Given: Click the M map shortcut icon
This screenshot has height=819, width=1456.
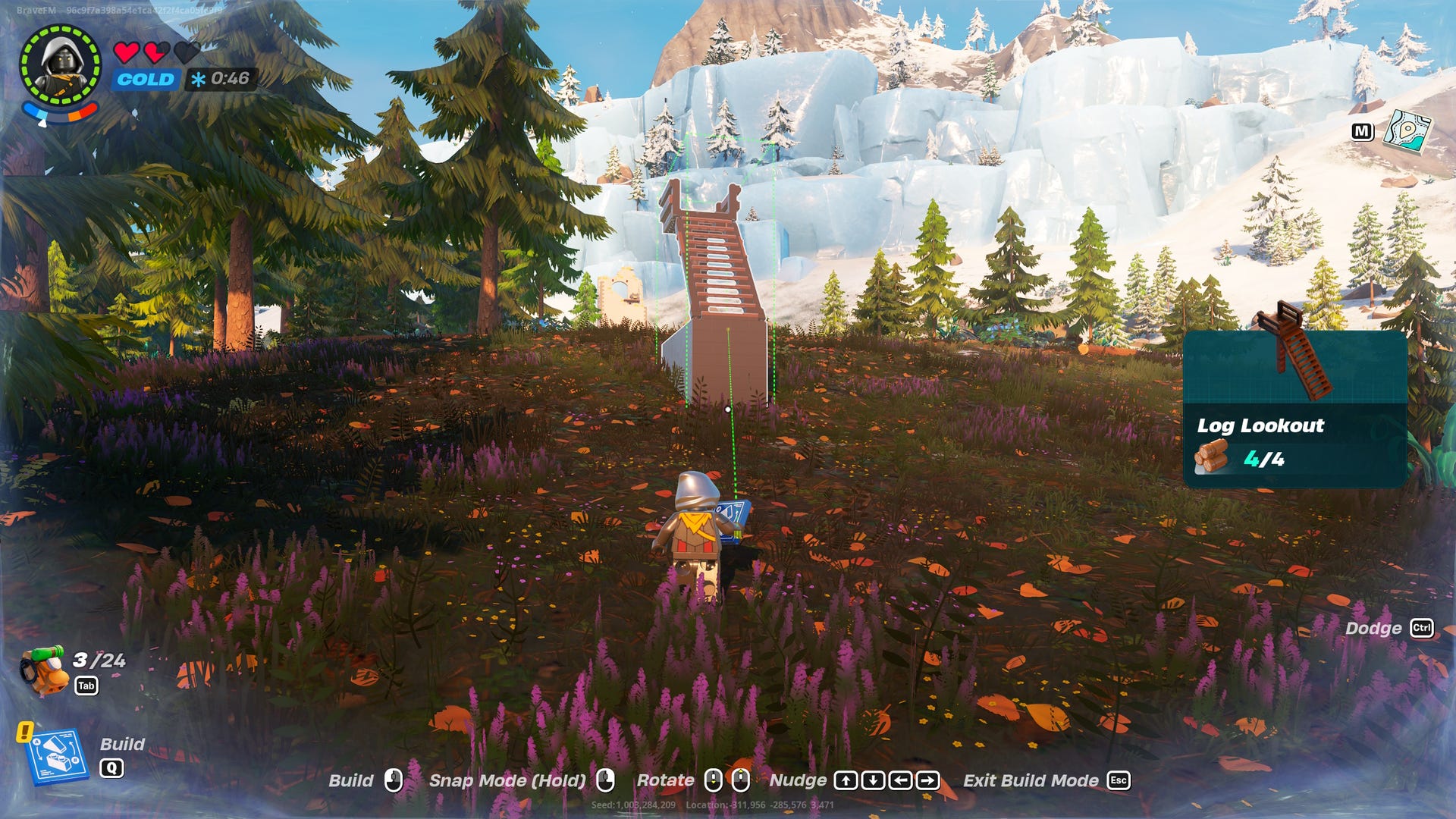Looking at the screenshot, I should click(1363, 130).
